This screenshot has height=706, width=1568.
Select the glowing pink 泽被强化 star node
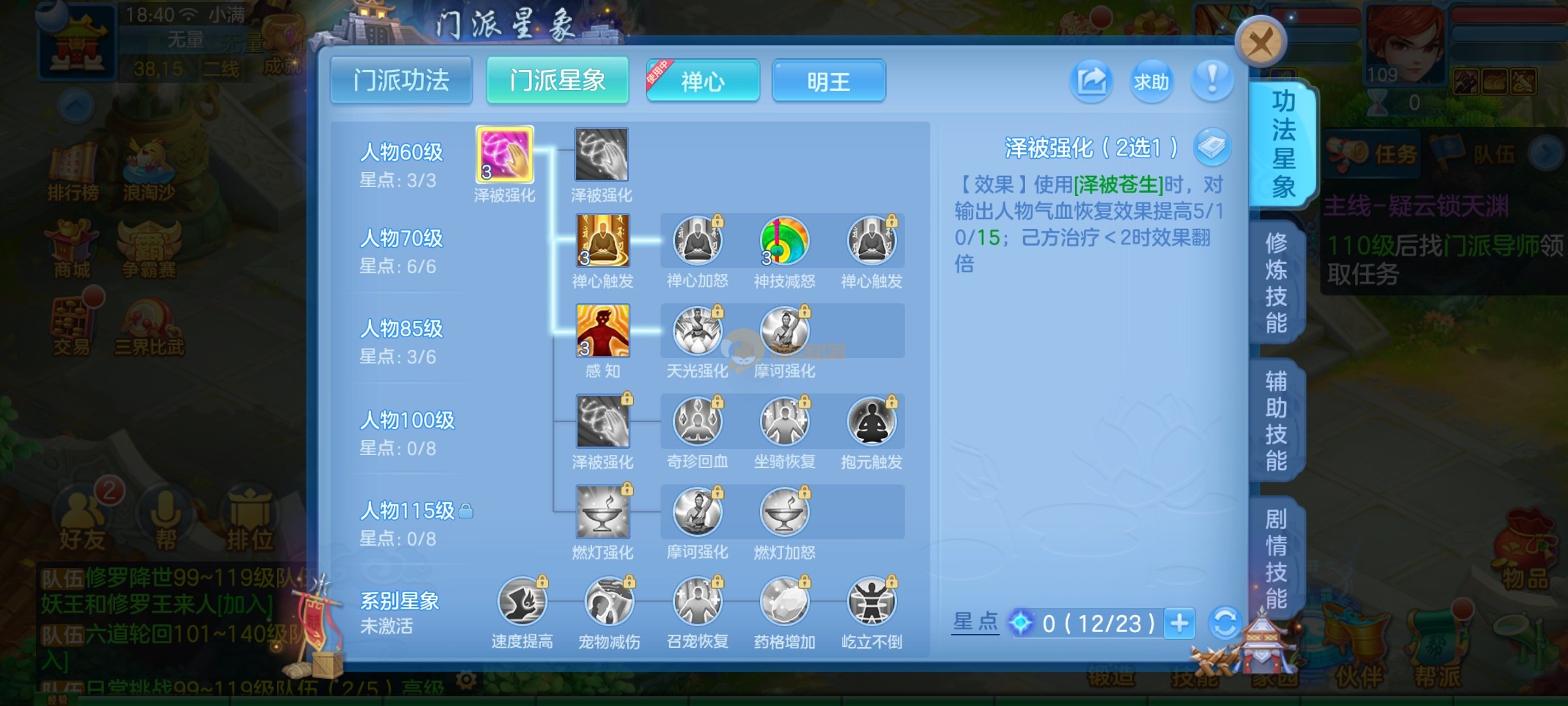point(504,155)
